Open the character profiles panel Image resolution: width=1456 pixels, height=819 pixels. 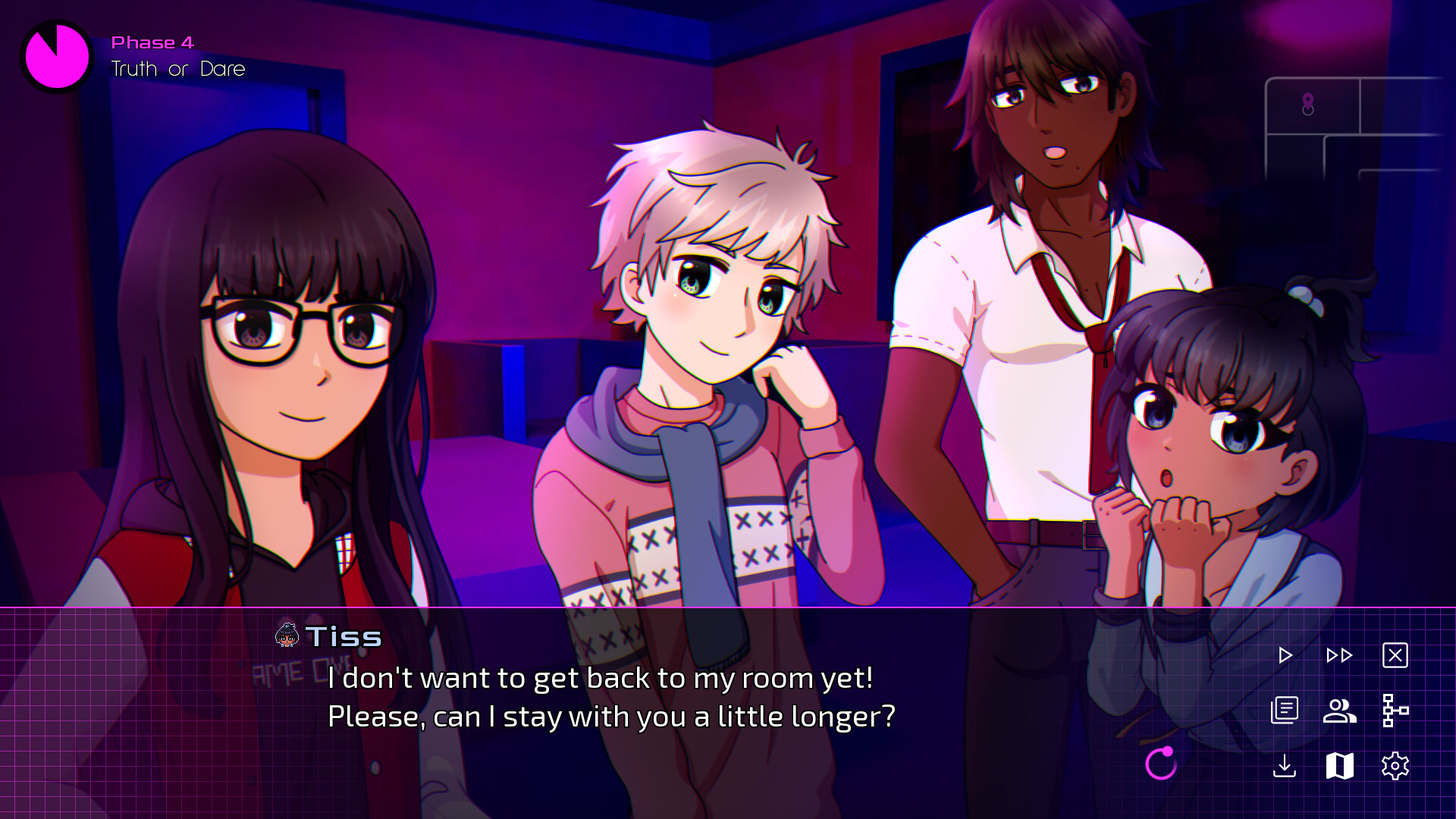tap(1338, 711)
